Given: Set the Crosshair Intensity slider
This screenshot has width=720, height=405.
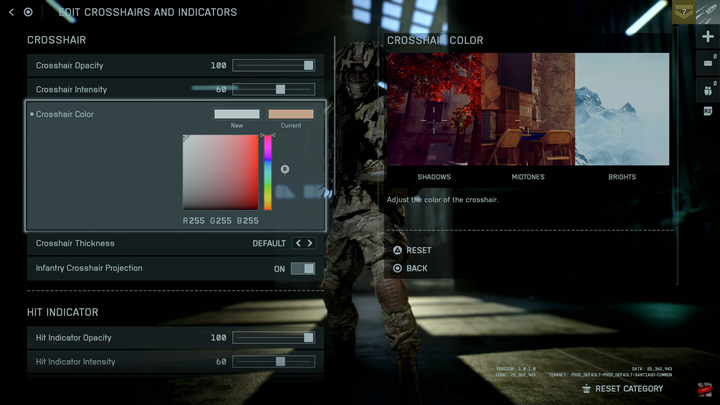Looking at the screenshot, I should 274,90.
